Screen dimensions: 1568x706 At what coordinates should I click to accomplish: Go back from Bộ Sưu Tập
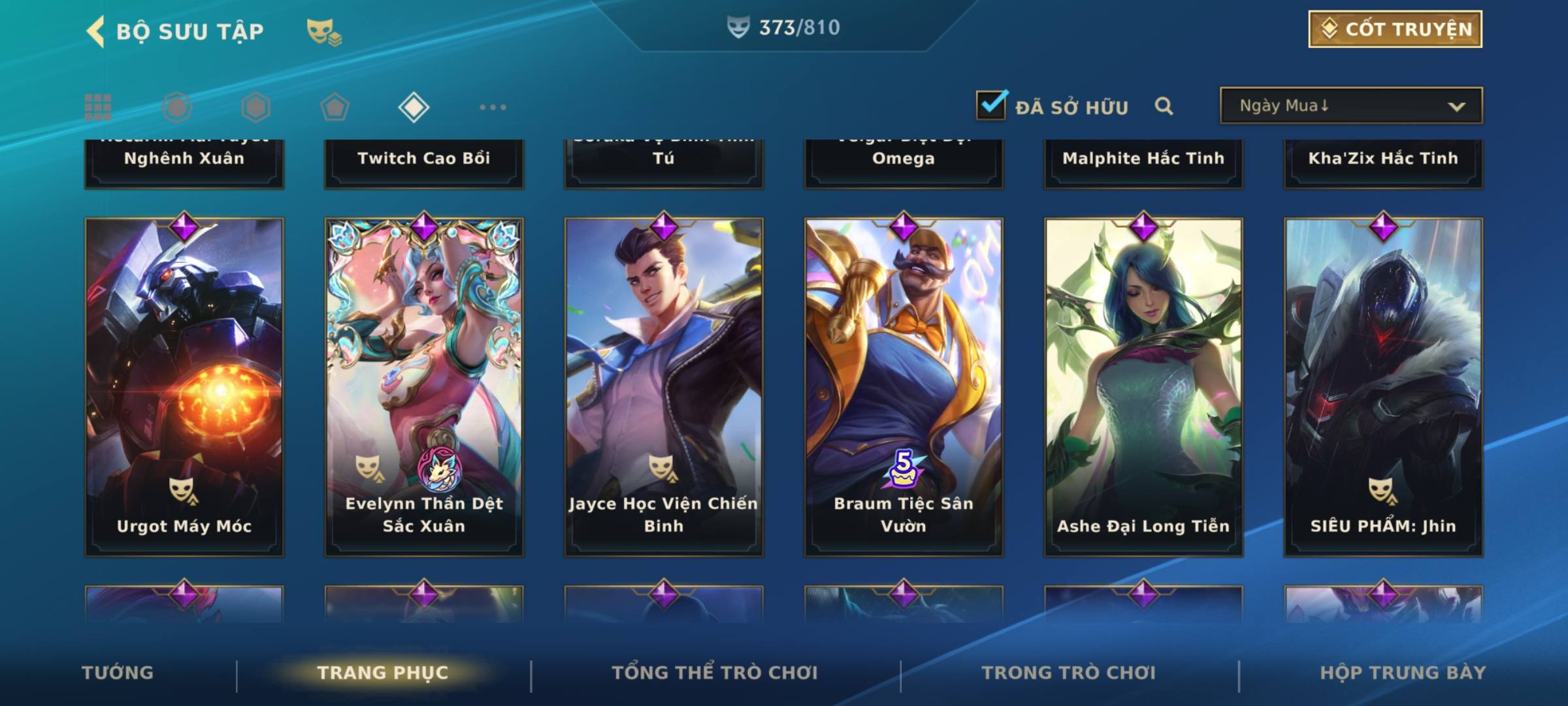(x=96, y=31)
